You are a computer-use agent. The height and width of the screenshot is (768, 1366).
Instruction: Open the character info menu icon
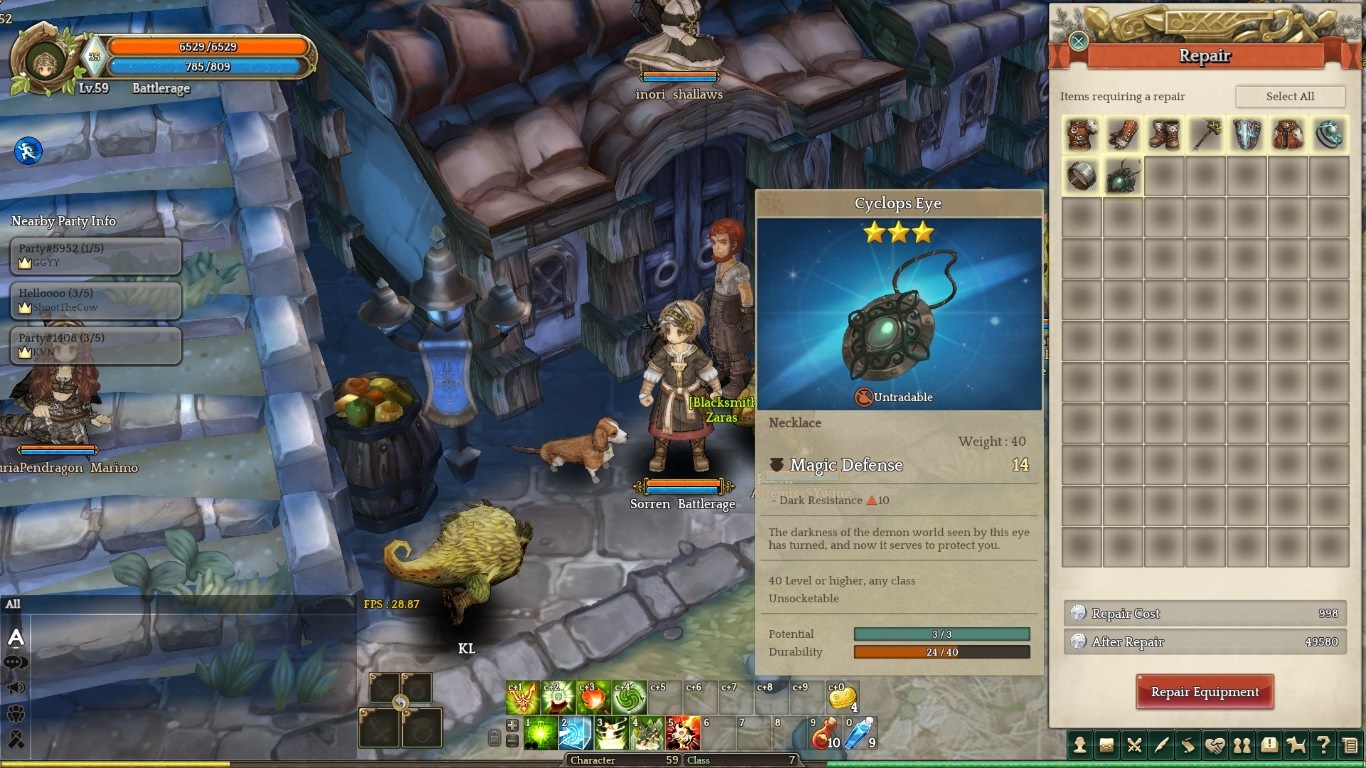click(x=1081, y=745)
